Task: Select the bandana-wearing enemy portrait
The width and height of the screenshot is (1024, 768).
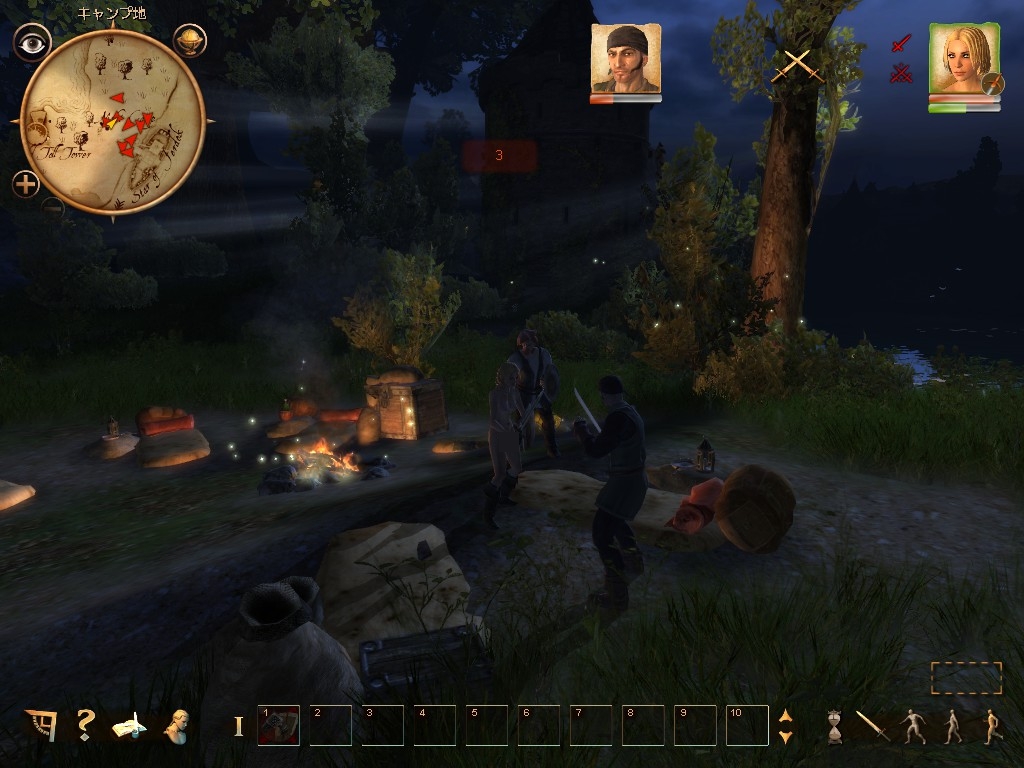Action: [x=625, y=59]
